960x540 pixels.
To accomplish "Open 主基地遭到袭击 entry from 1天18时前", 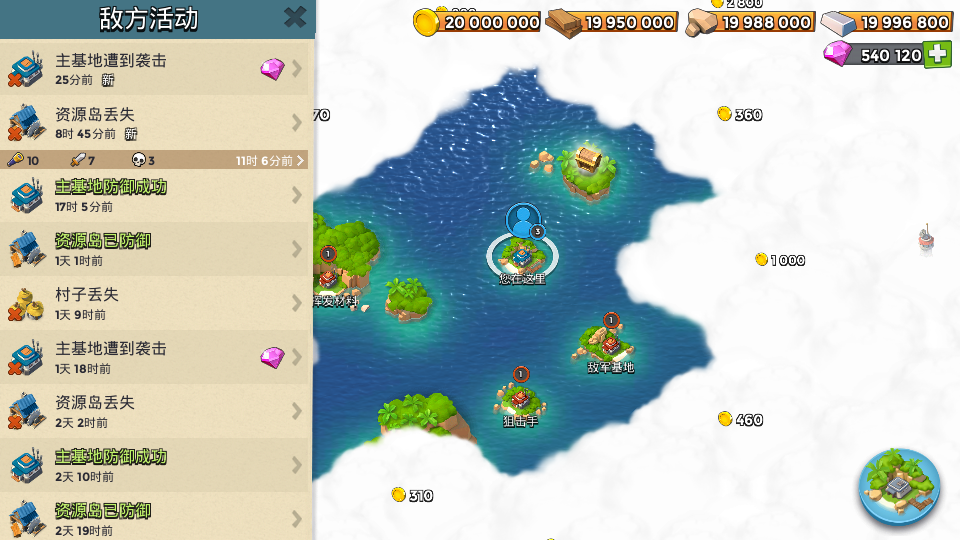I will coord(155,357).
